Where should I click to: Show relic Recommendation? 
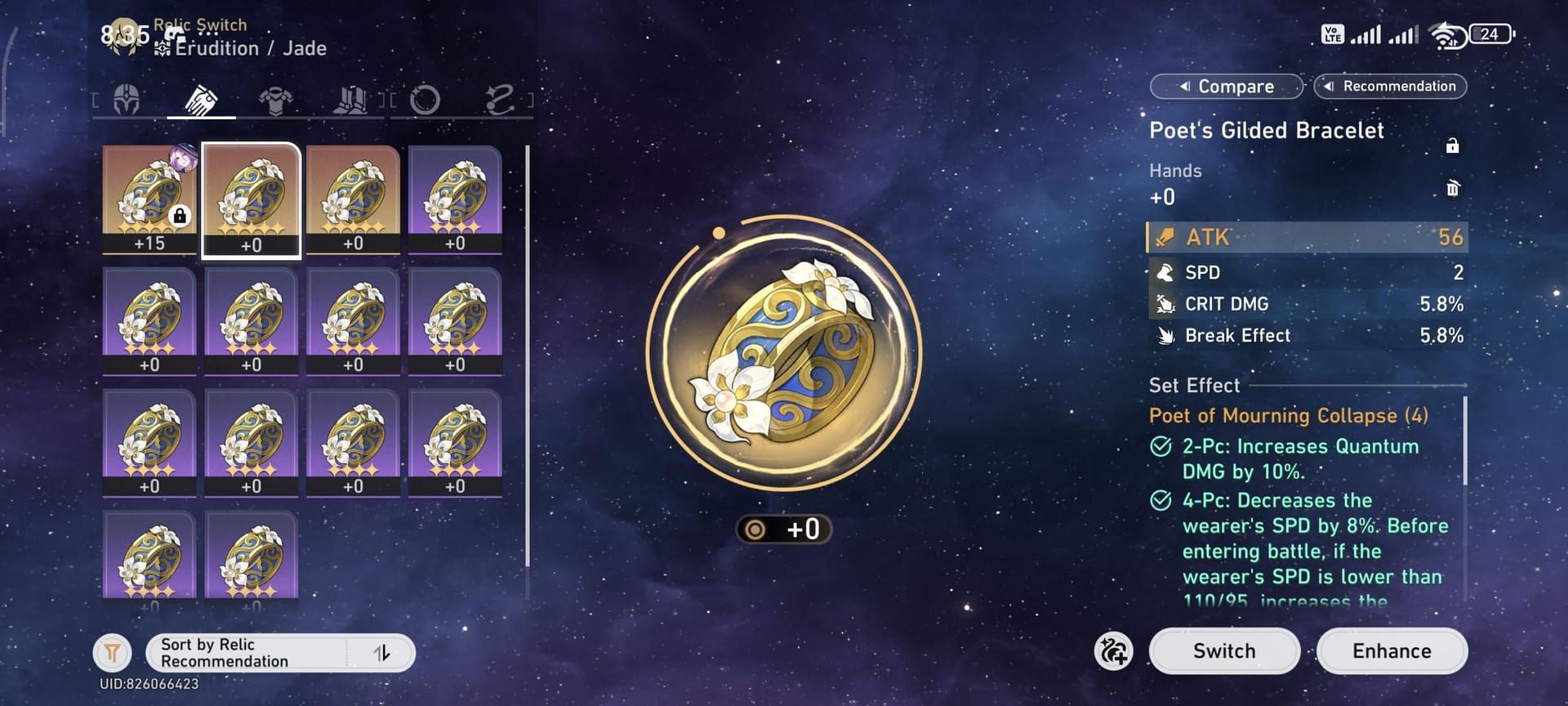pyautogui.click(x=1390, y=87)
